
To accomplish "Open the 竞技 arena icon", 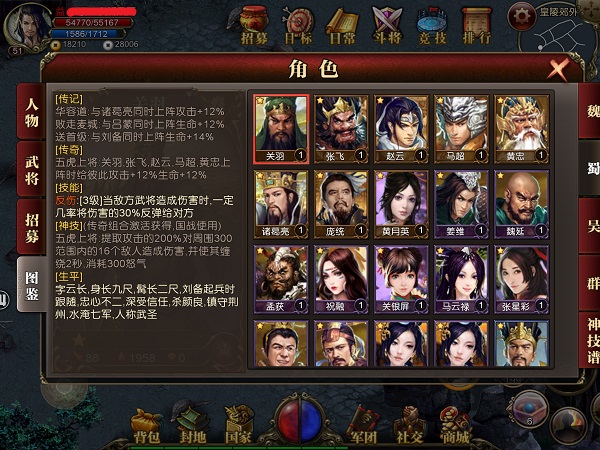I will pyautogui.click(x=431, y=25).
